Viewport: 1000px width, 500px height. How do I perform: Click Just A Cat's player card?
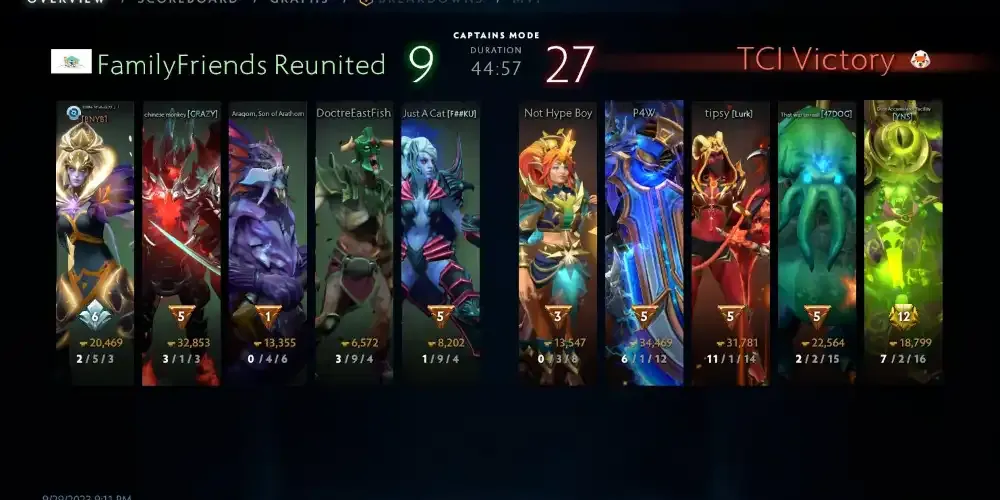(x=440, y=242)
